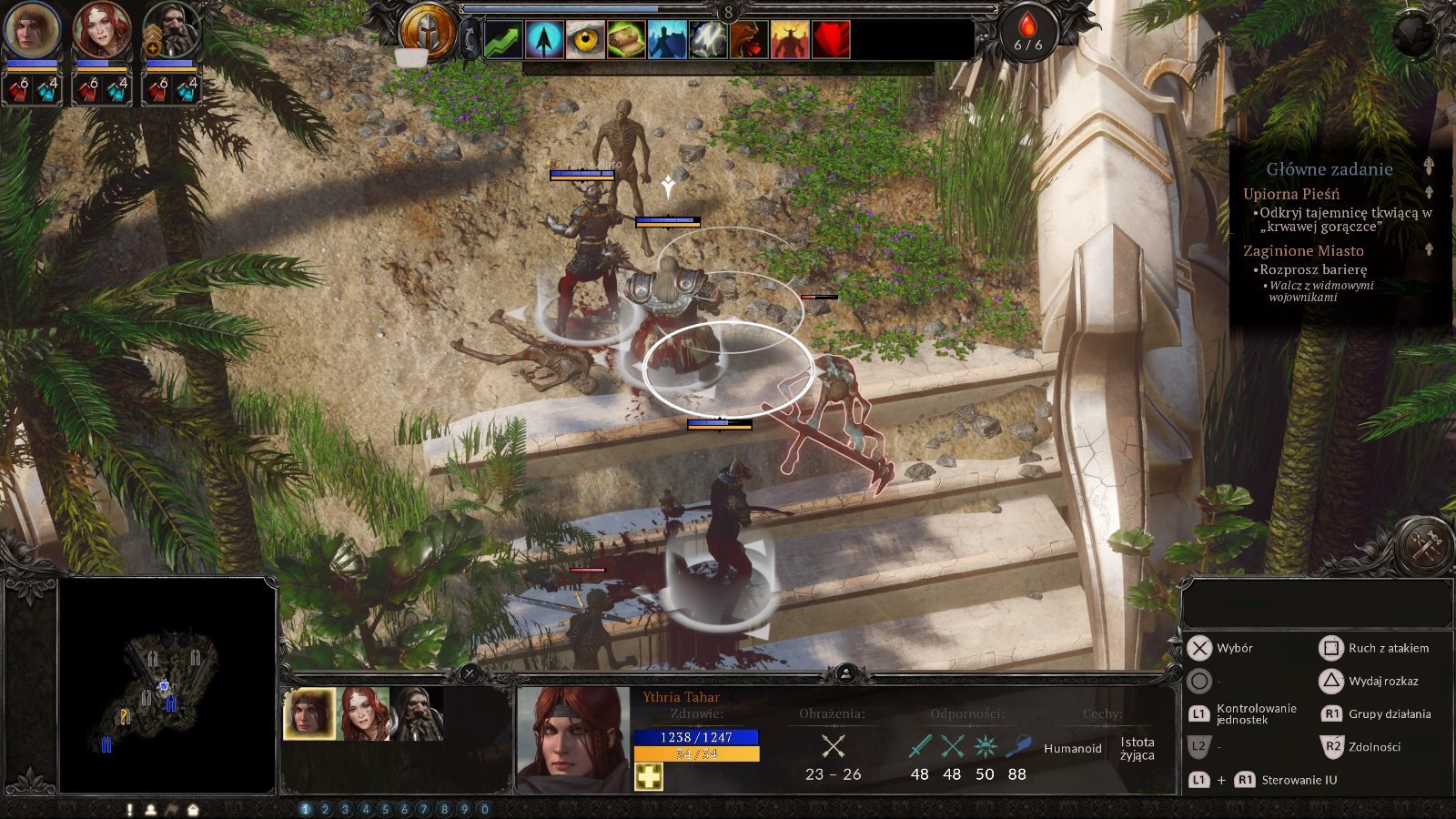1456x819 pixels.
Task: Select Ythria Tahar in the selection panel
Action: point(309,713)
